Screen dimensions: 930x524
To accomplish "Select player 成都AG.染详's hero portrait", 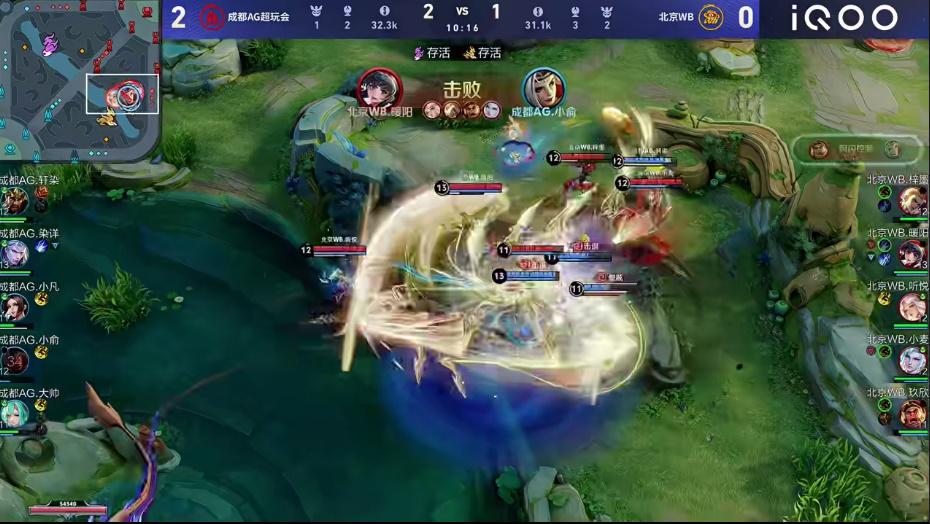I will point(14,254).
